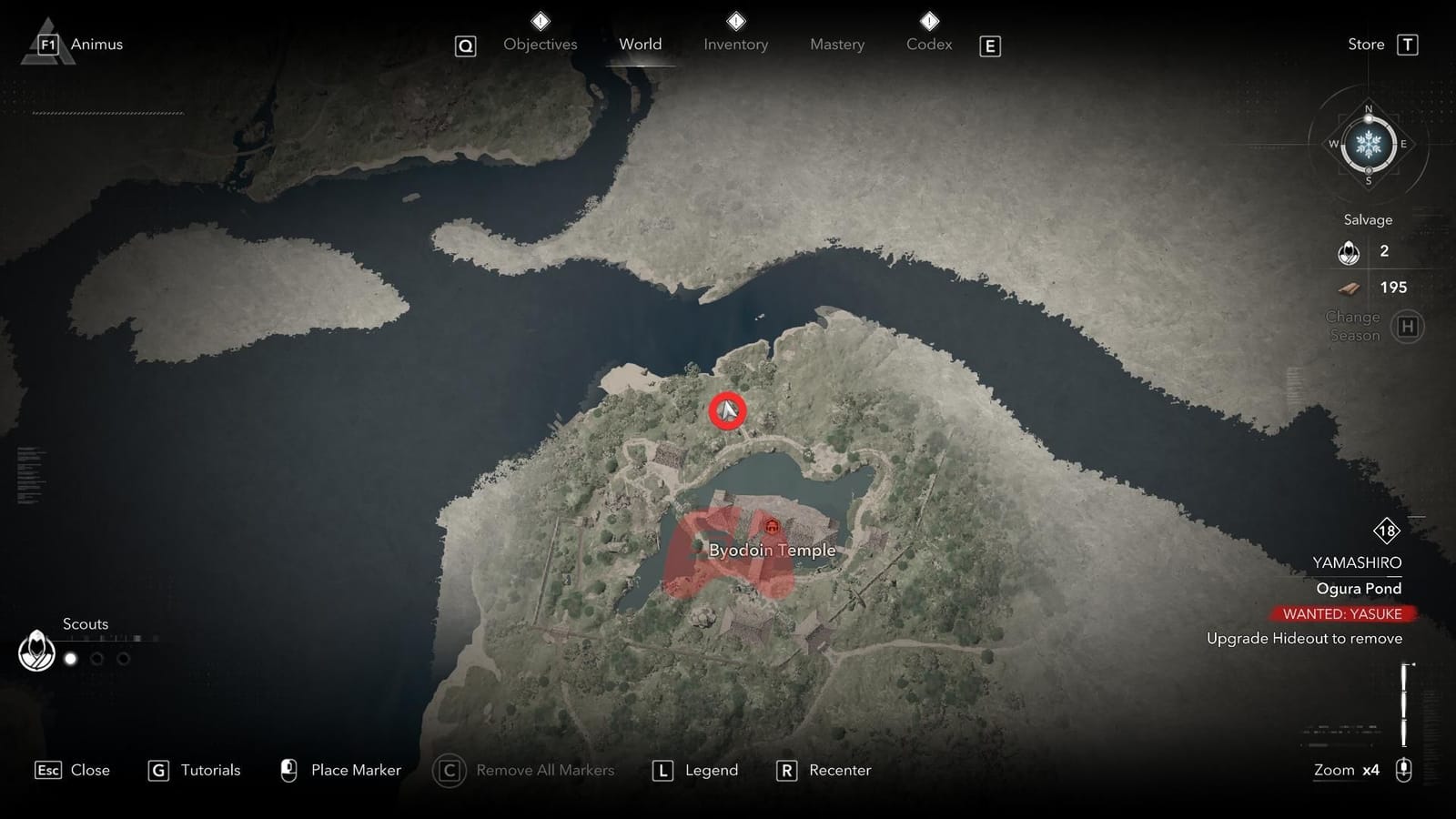The image size is (1456, 819).
Task: Click the white player position arrow marker
Action: (727, 411)
